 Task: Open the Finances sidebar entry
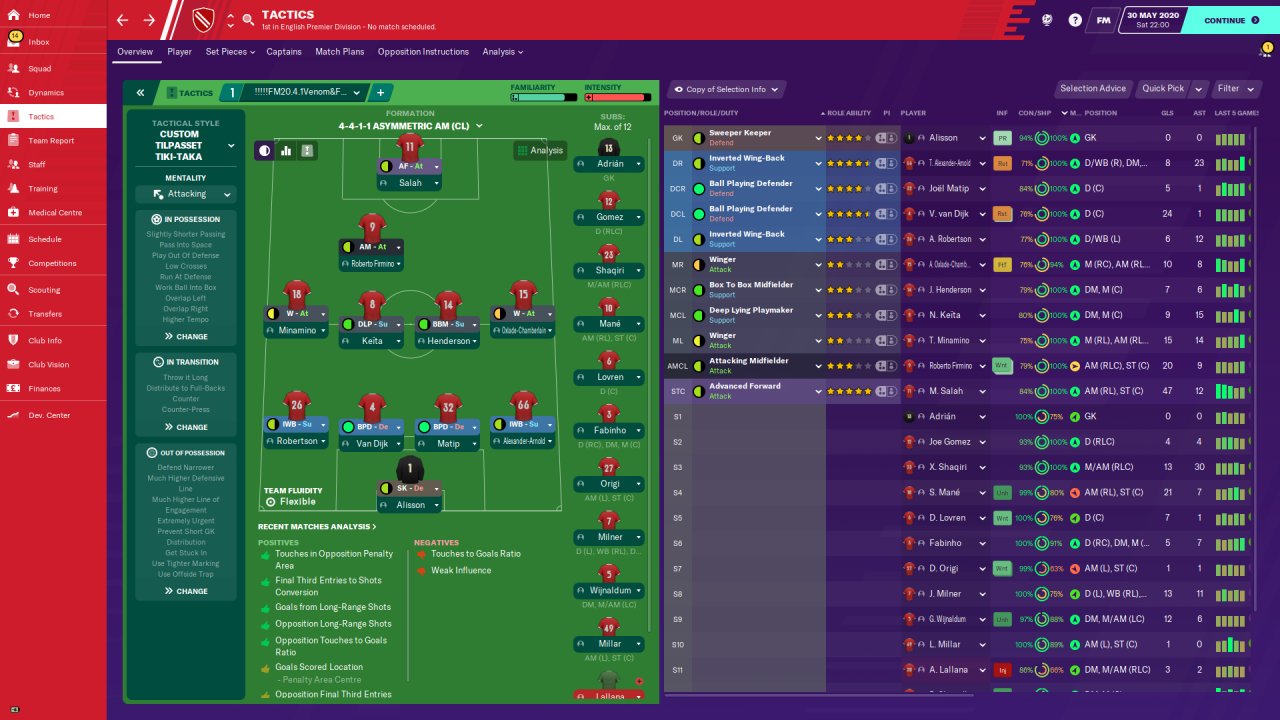point(44,388)
